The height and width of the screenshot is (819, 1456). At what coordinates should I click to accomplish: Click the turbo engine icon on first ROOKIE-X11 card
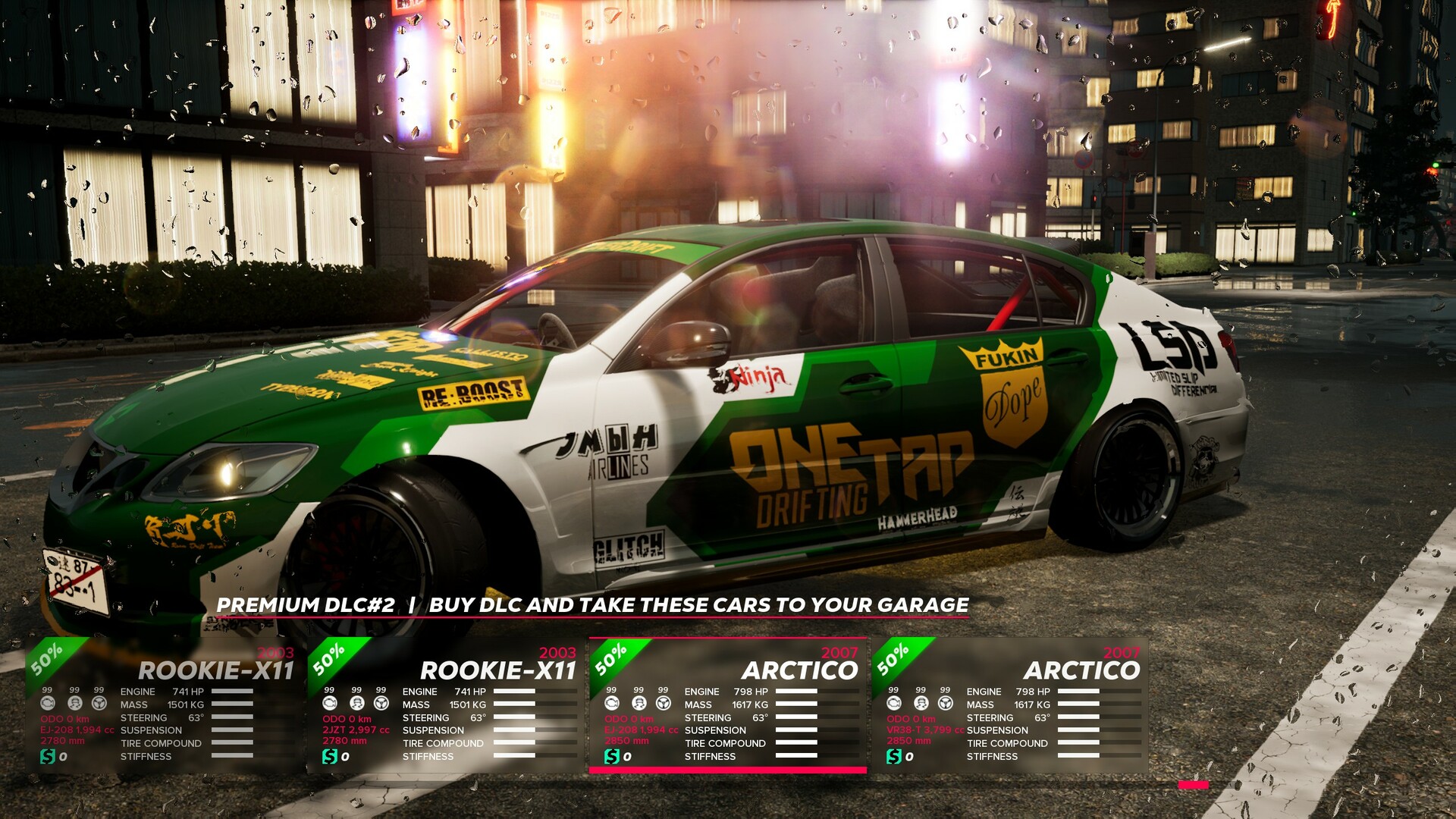tap(48, 704)
